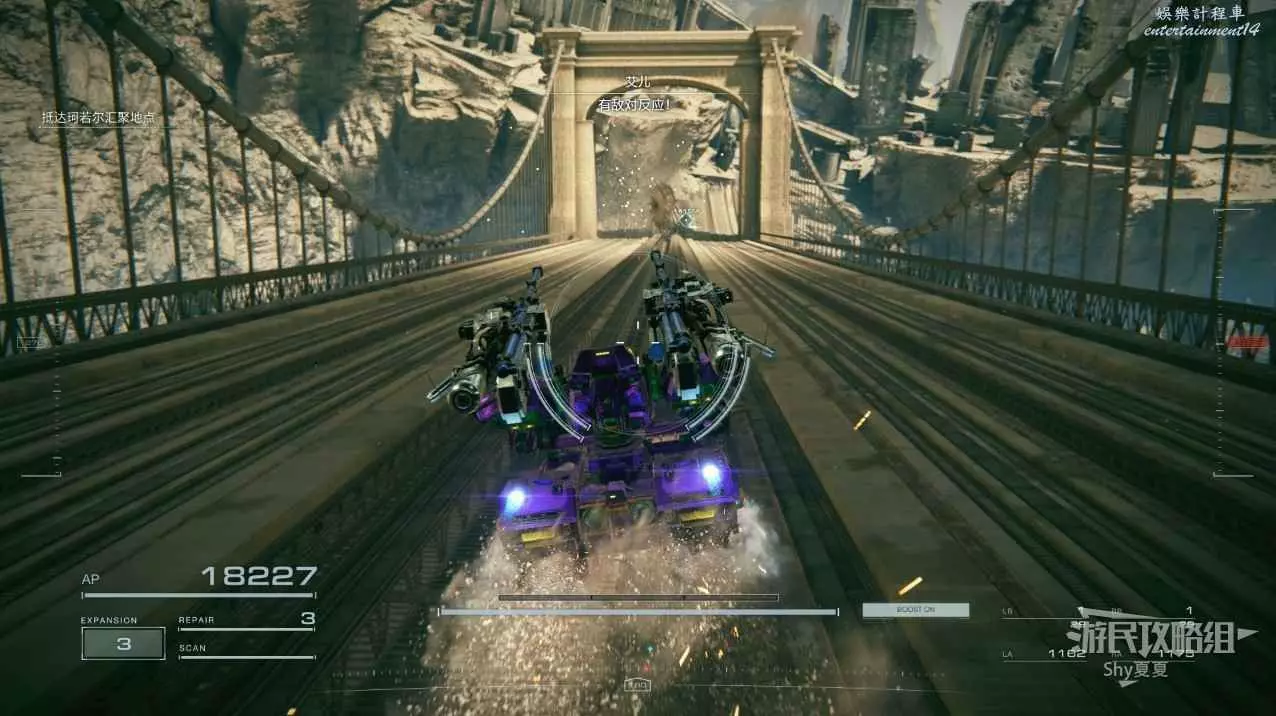Screen dimensions: 1276x716
Task: Select the Expansion slot box
Action: [123, 644]
